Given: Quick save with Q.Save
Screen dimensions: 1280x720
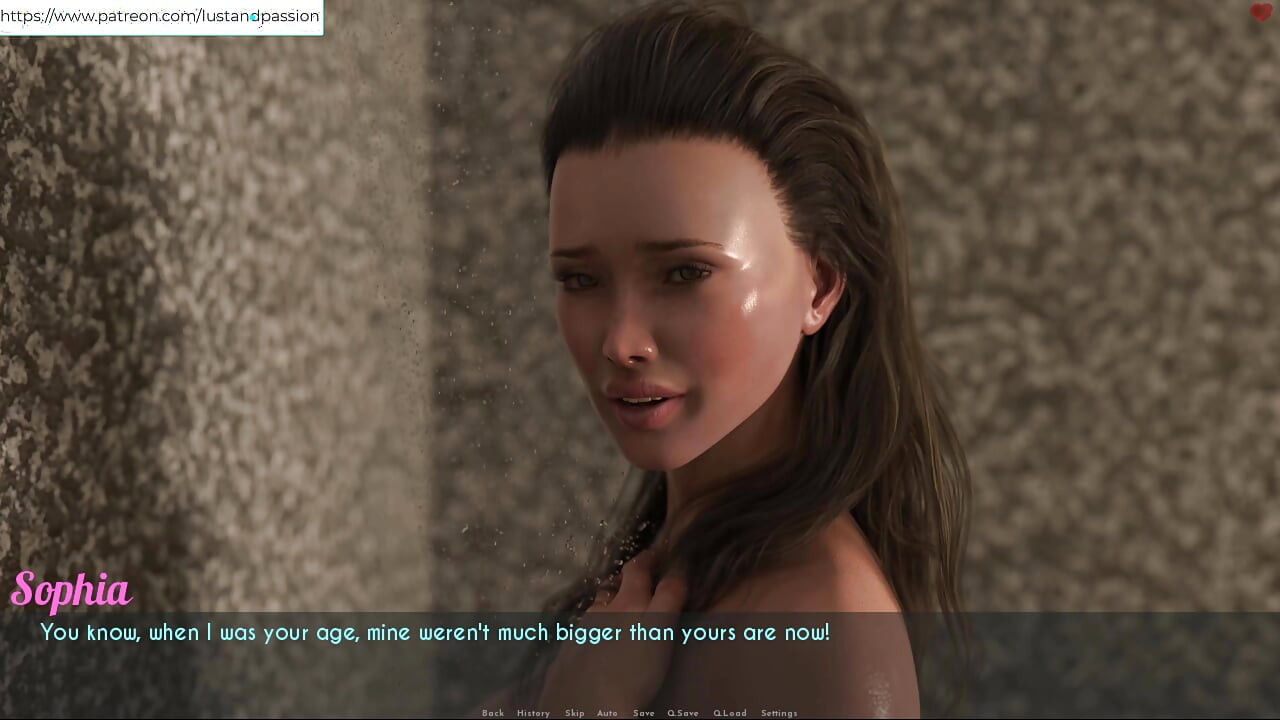Looking at the screenshot, I should [683, 713].
